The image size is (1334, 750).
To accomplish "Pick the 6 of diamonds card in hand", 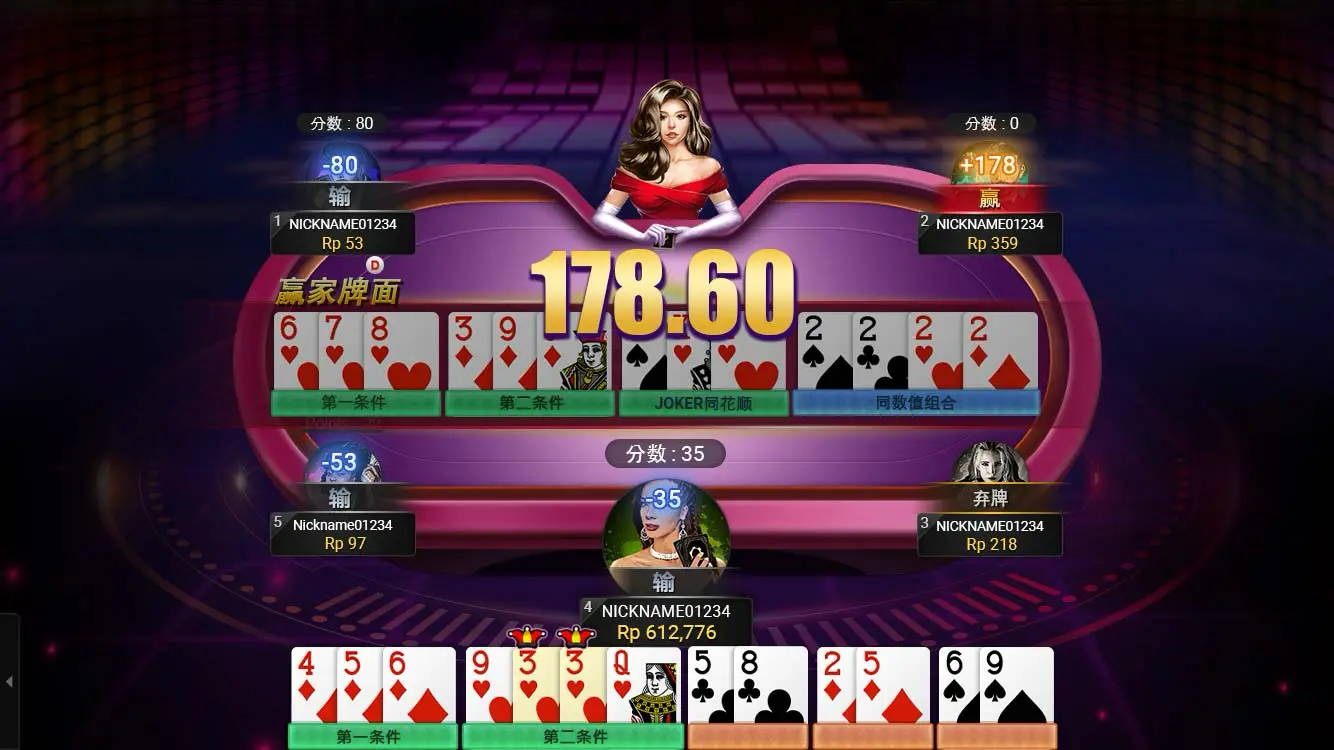I will 420,685.
